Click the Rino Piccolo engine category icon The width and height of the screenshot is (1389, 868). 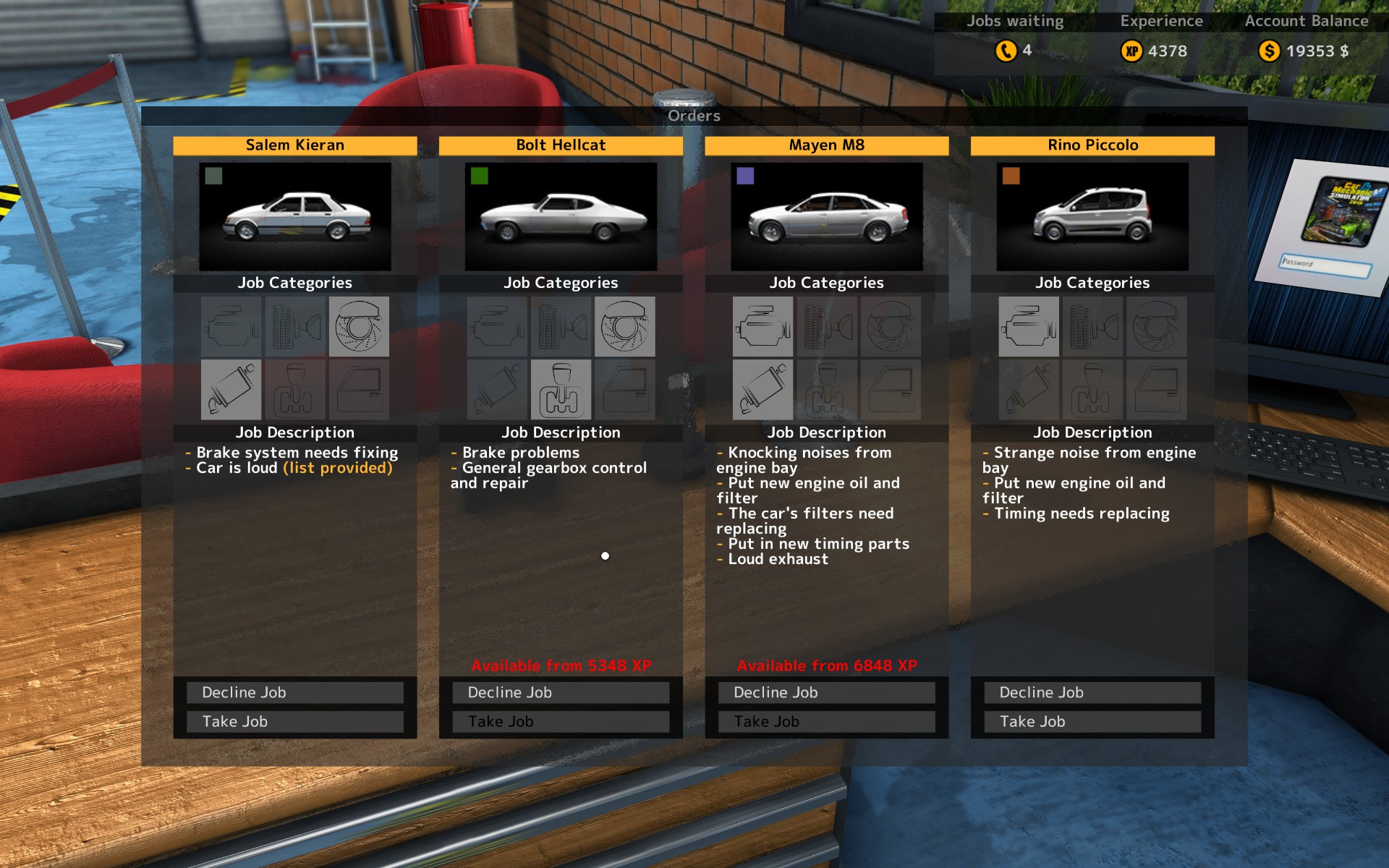coord(1029,326)
